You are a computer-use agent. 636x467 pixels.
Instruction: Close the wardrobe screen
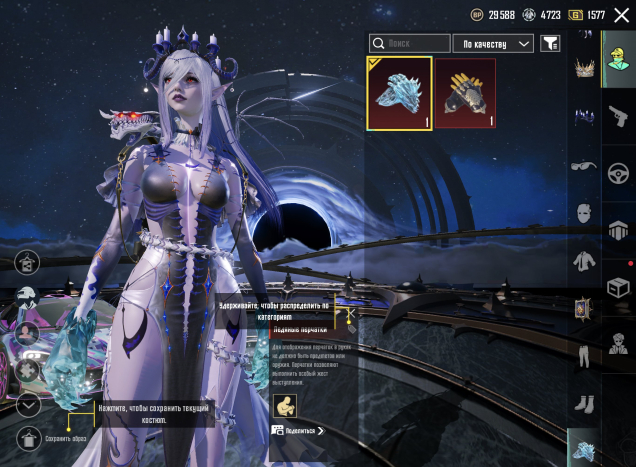click(621, 15)
